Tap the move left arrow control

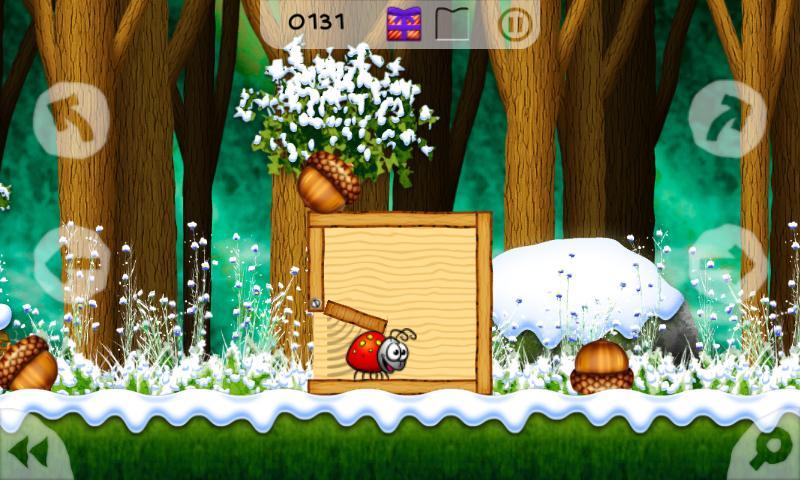70,264
